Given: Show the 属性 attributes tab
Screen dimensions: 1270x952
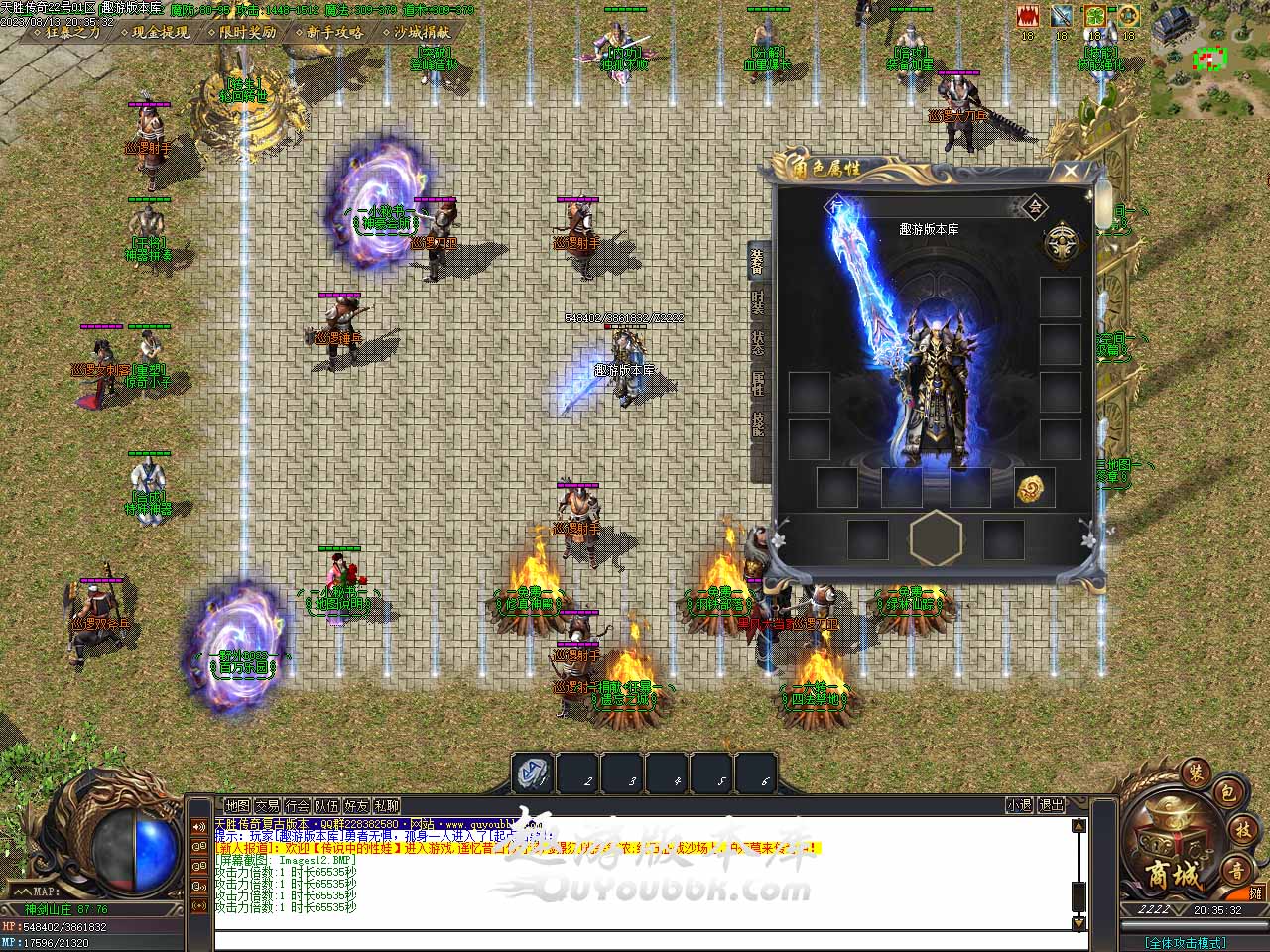Looking at the screenshot, I should [x=758, y=384].
